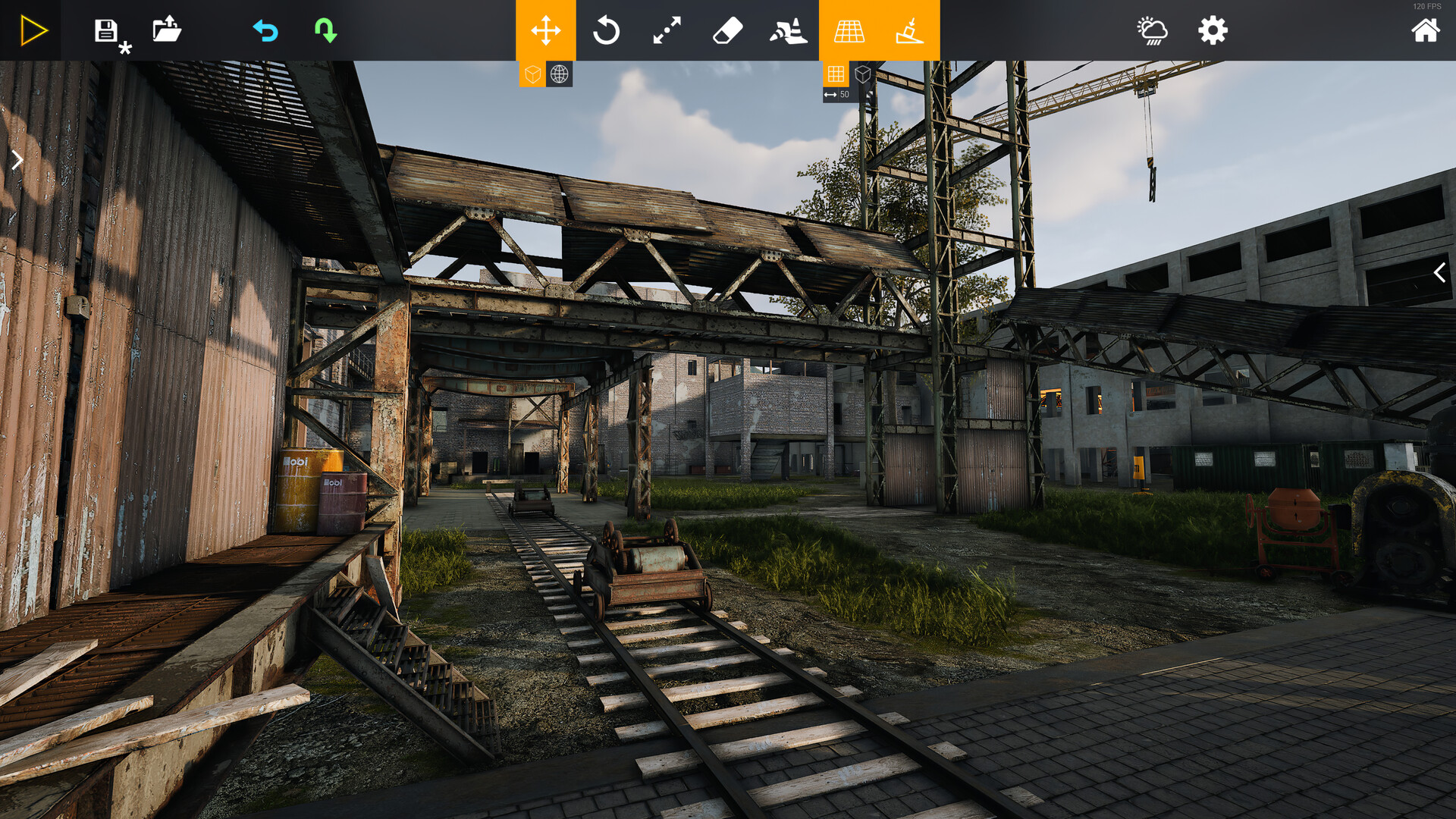Choose the scale tool with diagonal arrows

click(667, 30)
